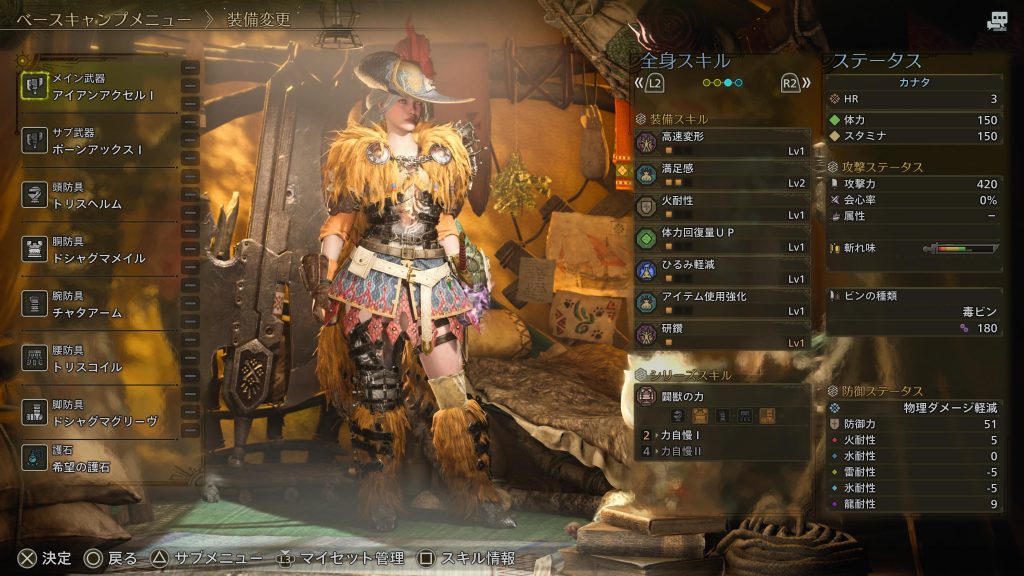Select leg armor ドシャグマグリーヴ slot
This screenshot has height=576, width=1024.
98,414
